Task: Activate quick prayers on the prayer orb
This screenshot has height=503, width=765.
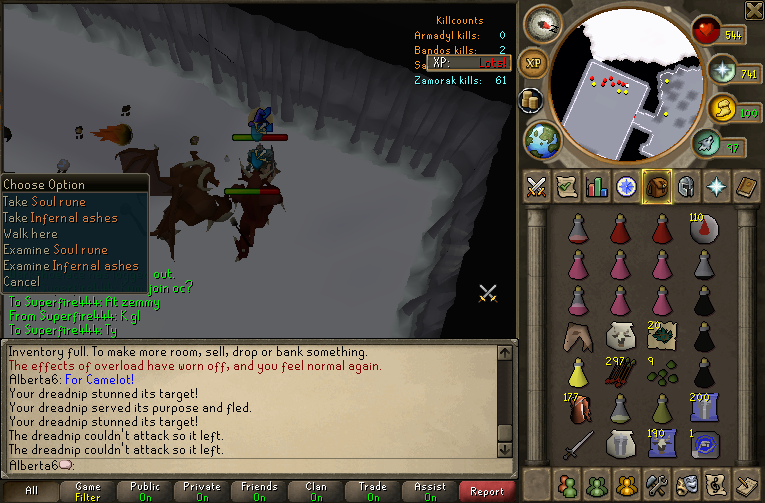Action: (722, 71)
